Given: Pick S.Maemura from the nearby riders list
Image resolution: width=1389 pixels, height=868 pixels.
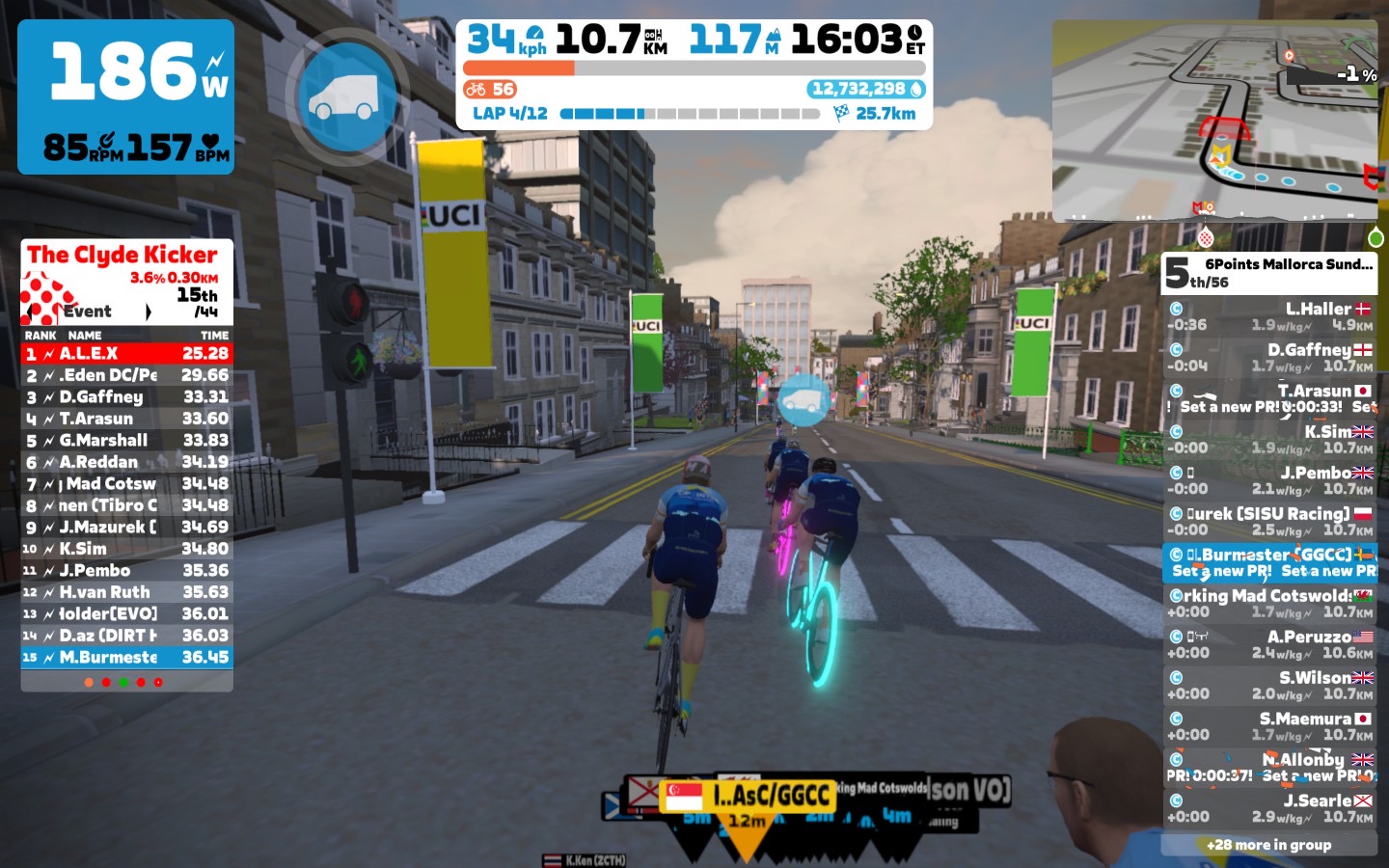Looking at the screenshot, I should (x=1269, y=726).
